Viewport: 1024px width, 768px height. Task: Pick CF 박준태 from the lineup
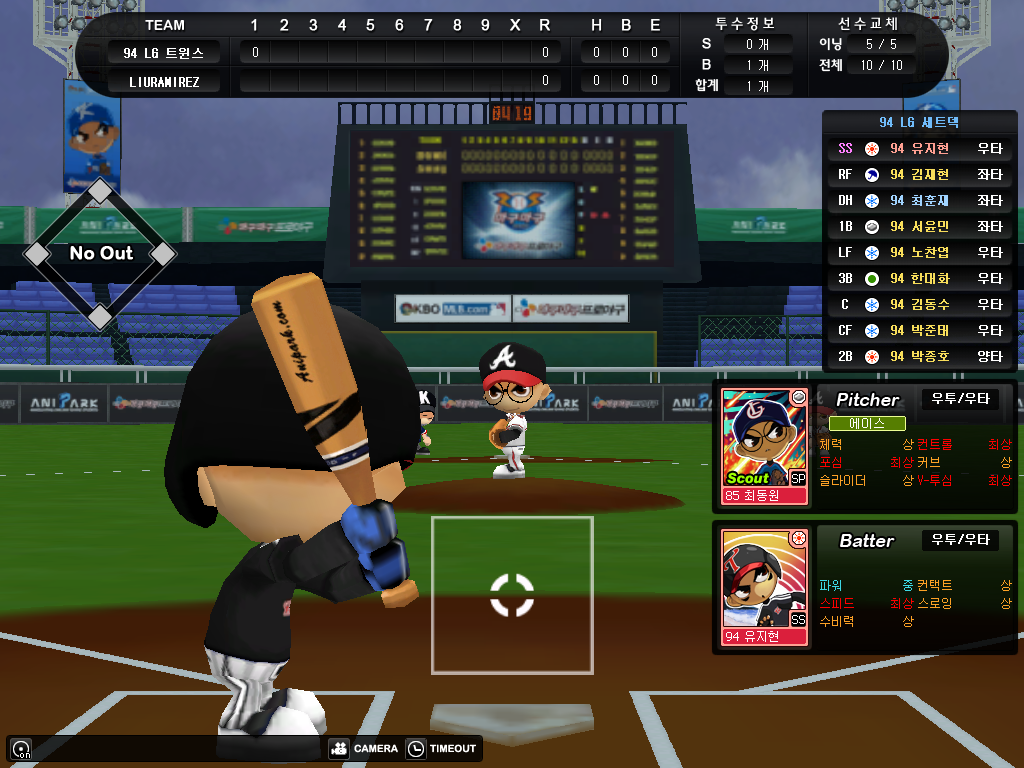pyautogui.click(x=921, y=330)
